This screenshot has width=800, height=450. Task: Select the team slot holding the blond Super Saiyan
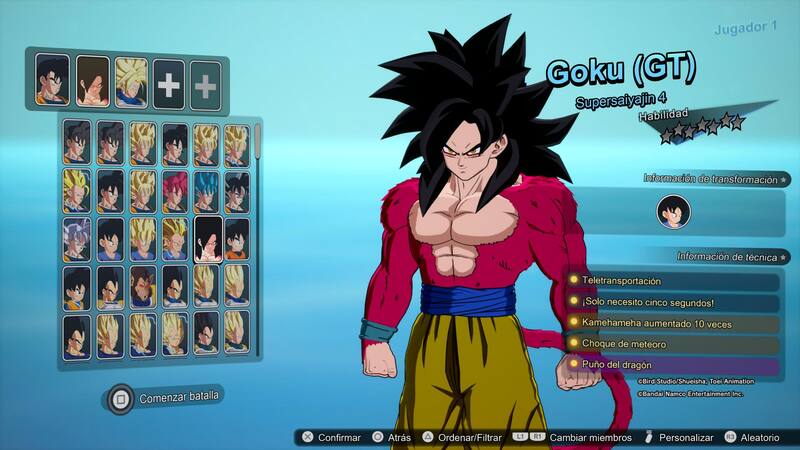130,79
